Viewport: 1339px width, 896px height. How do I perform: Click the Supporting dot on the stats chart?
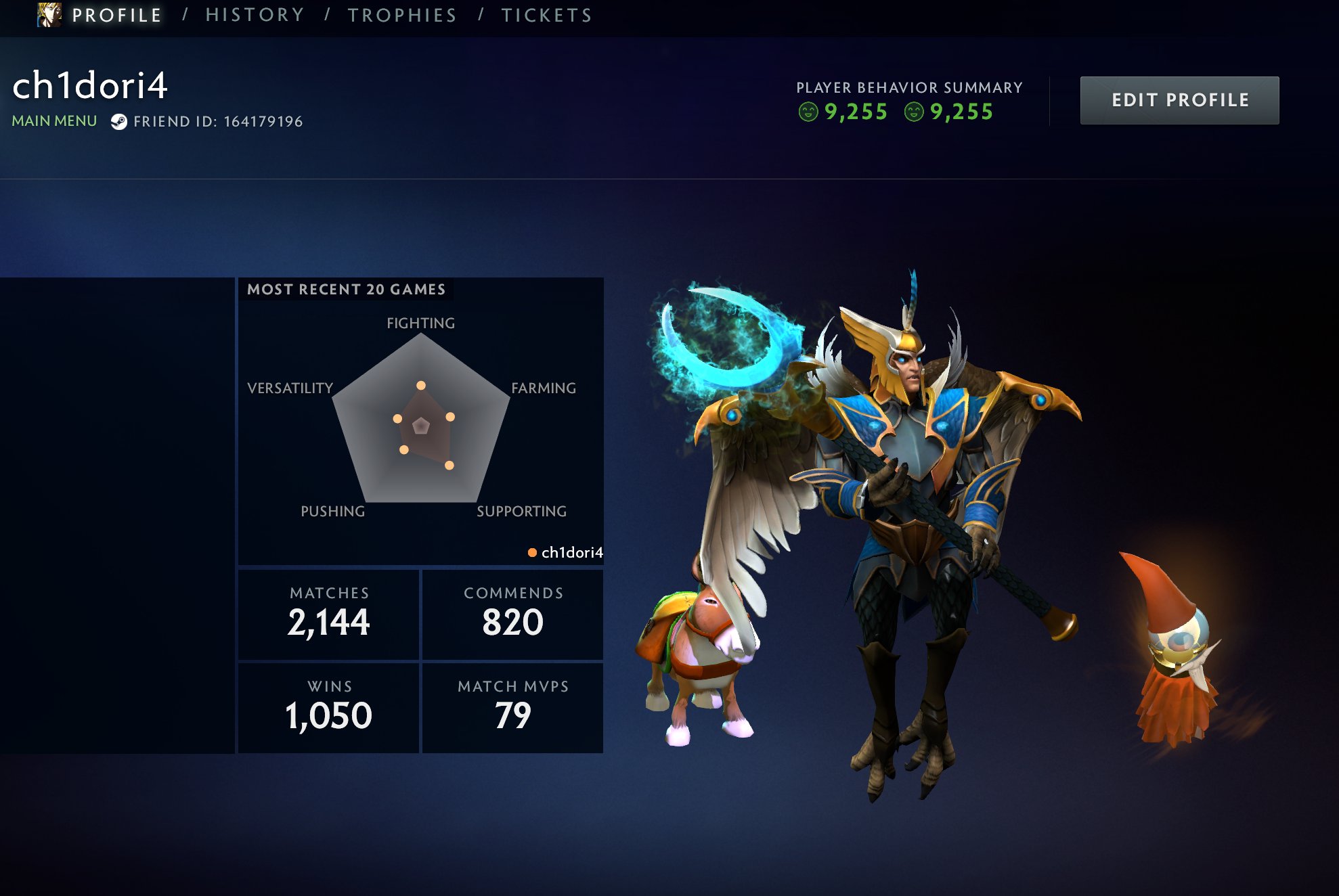pyautogui.click(x=449, y=466)
